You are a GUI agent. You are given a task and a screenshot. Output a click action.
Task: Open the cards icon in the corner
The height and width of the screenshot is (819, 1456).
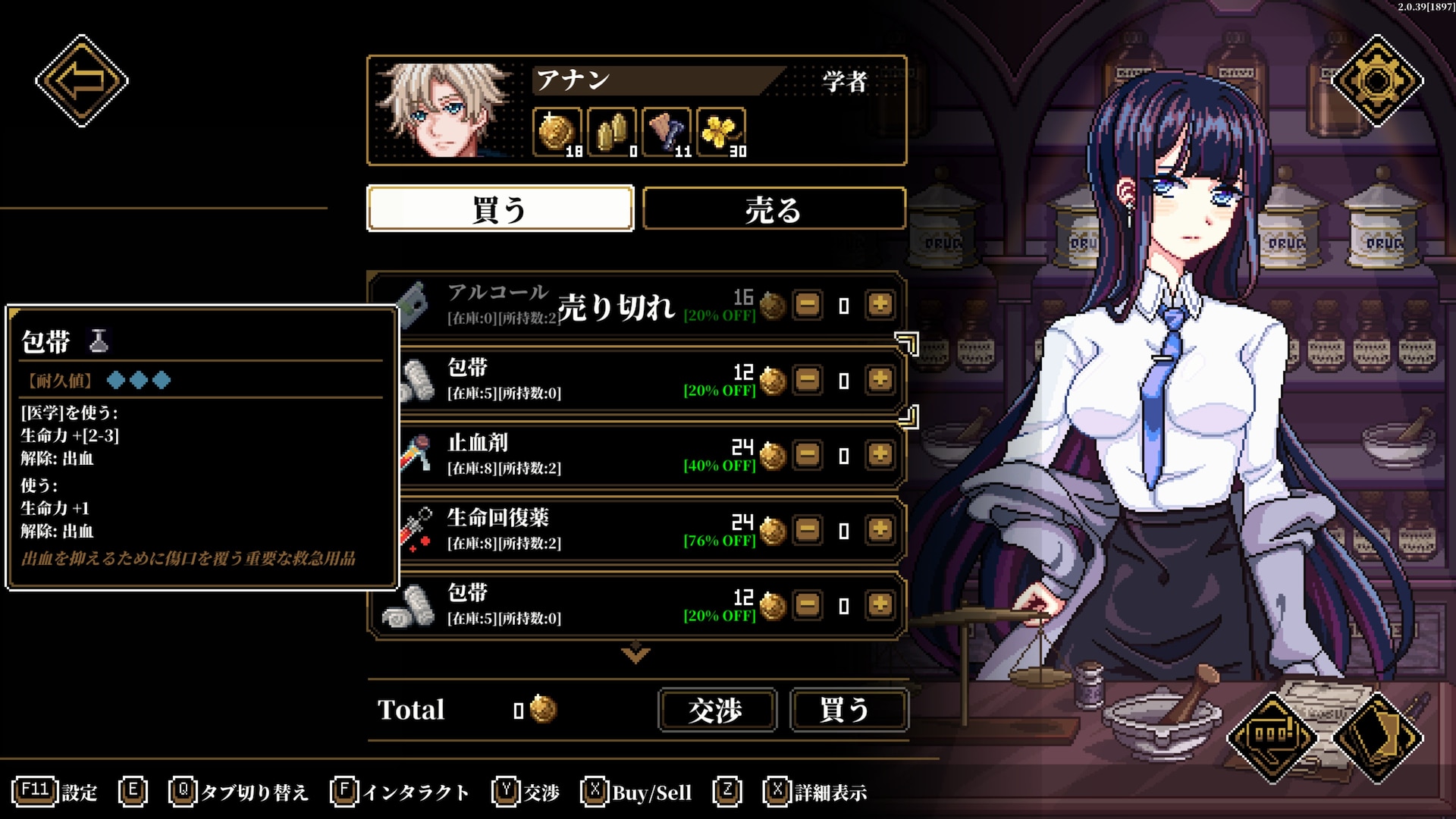(x=1376, y=736)
